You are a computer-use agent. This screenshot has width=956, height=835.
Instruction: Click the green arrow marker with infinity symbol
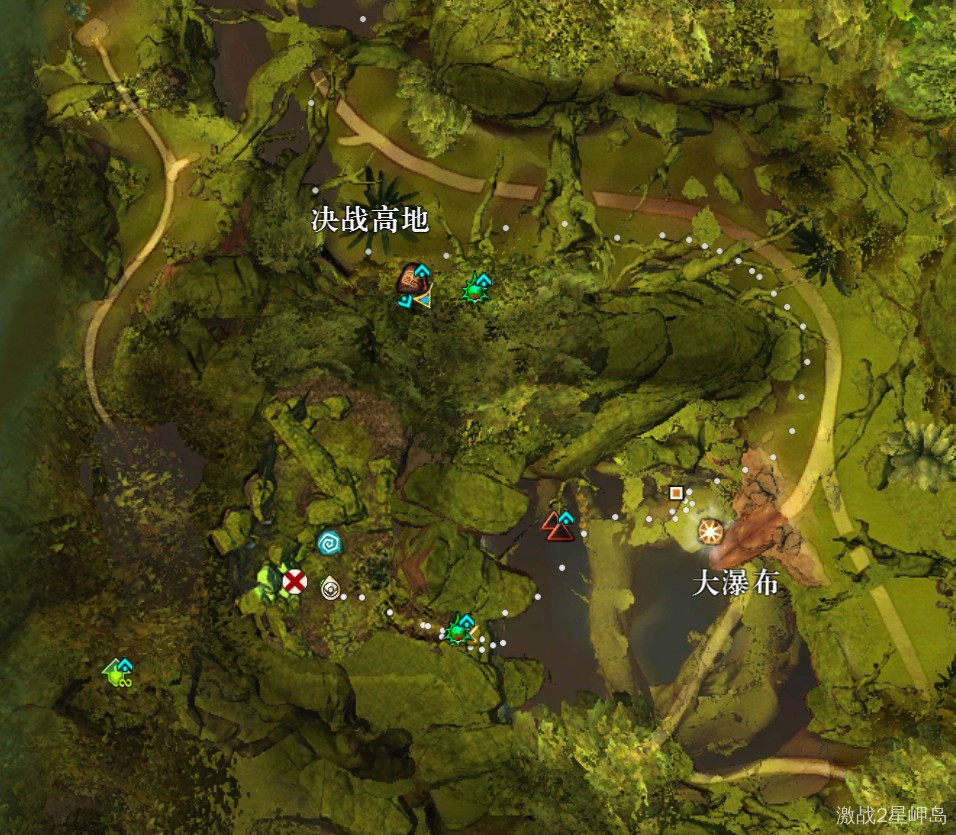pyautogui.click(x=119, y=672)
